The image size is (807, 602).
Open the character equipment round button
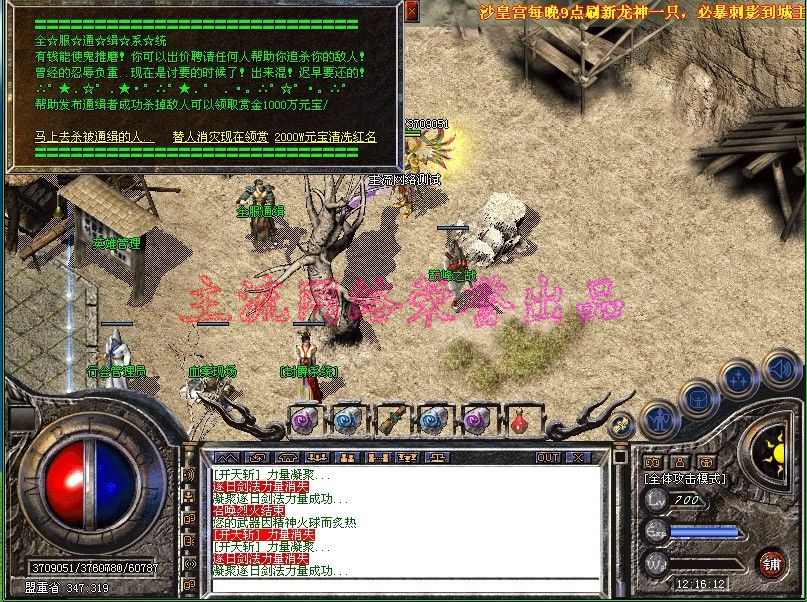657,416
